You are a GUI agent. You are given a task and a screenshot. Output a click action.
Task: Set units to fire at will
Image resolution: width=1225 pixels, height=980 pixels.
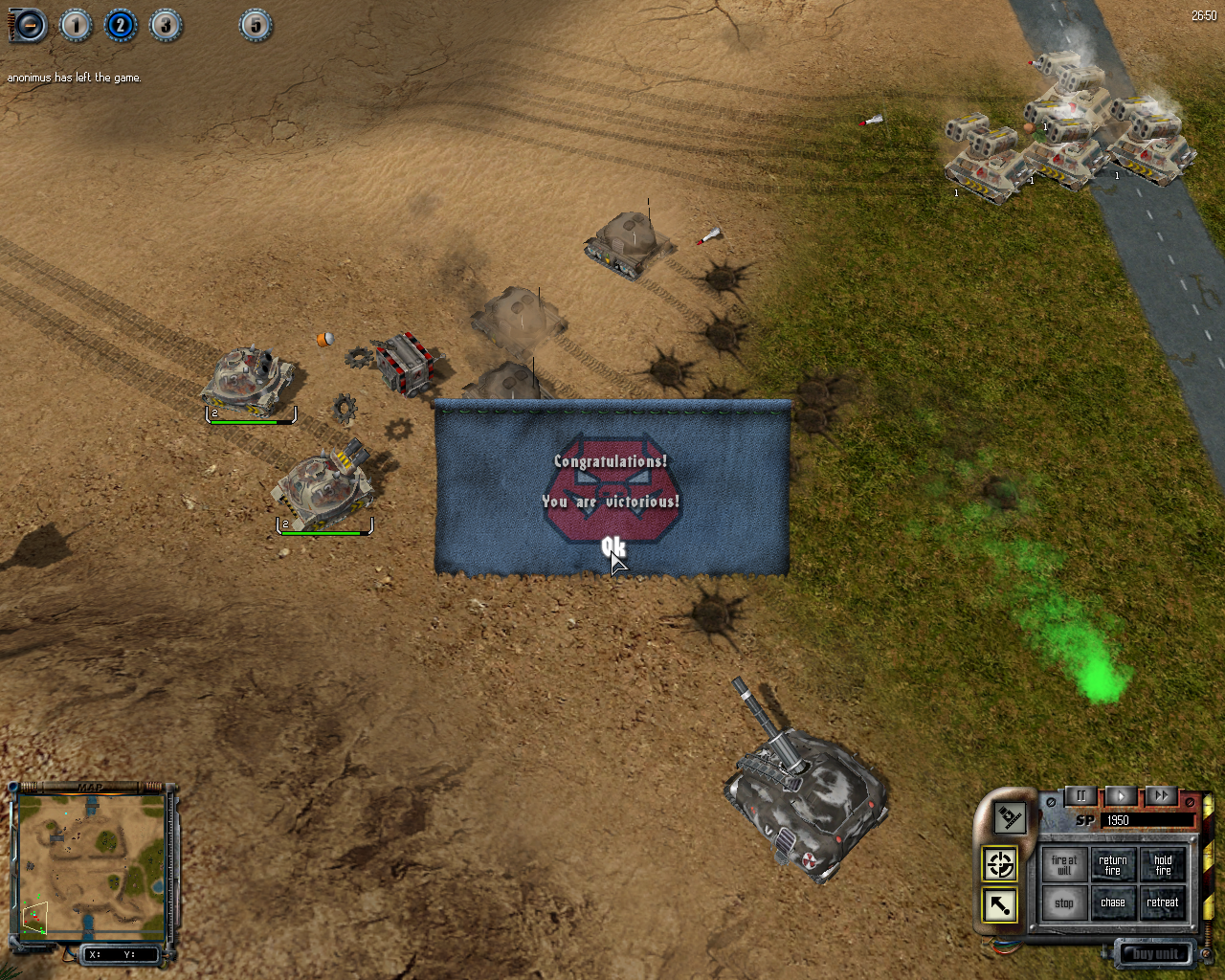click(1063, 865)
